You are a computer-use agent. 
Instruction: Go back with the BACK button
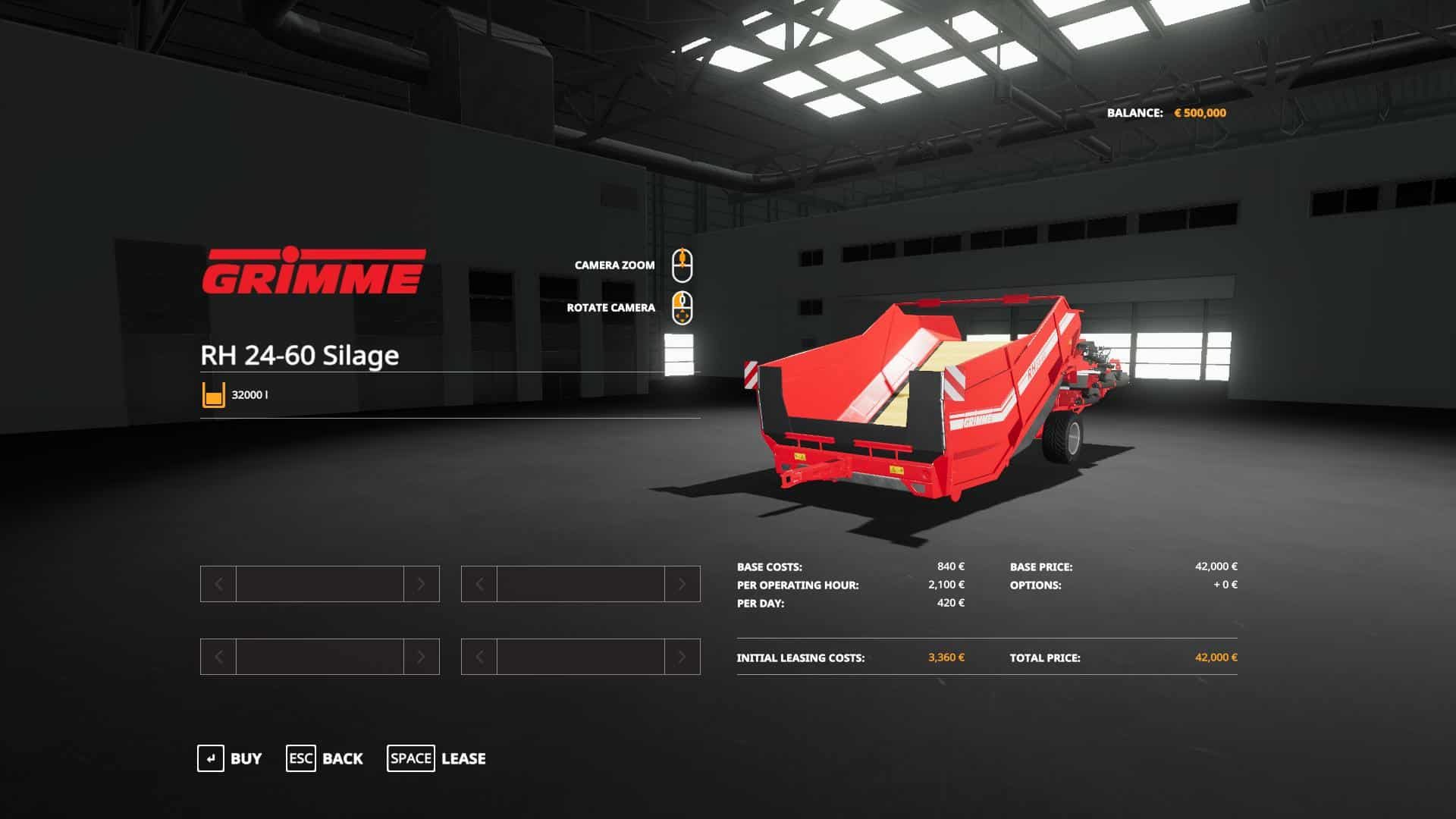tap(325, 758)
